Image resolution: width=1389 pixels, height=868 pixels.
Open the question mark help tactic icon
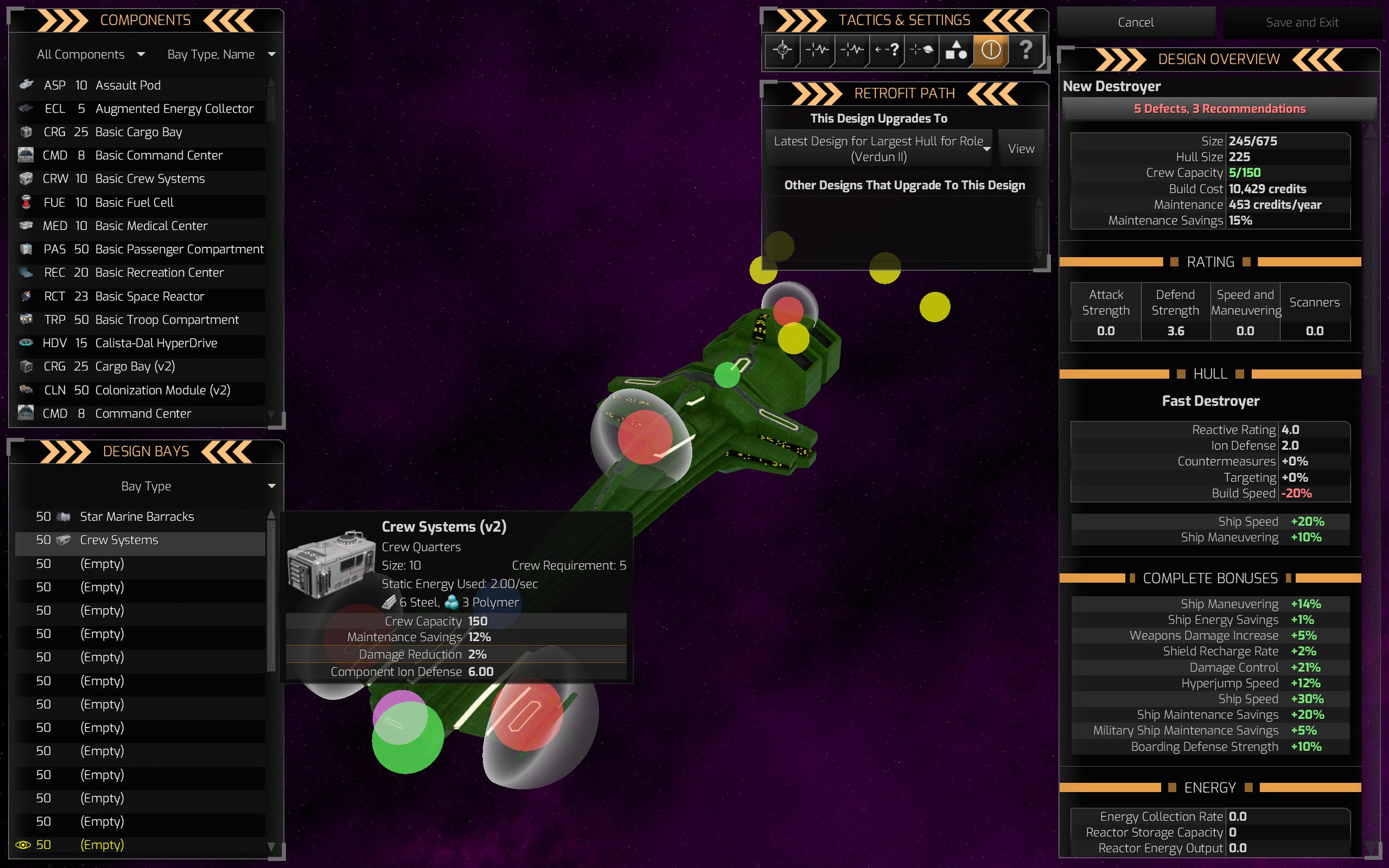click(1025, 50)
